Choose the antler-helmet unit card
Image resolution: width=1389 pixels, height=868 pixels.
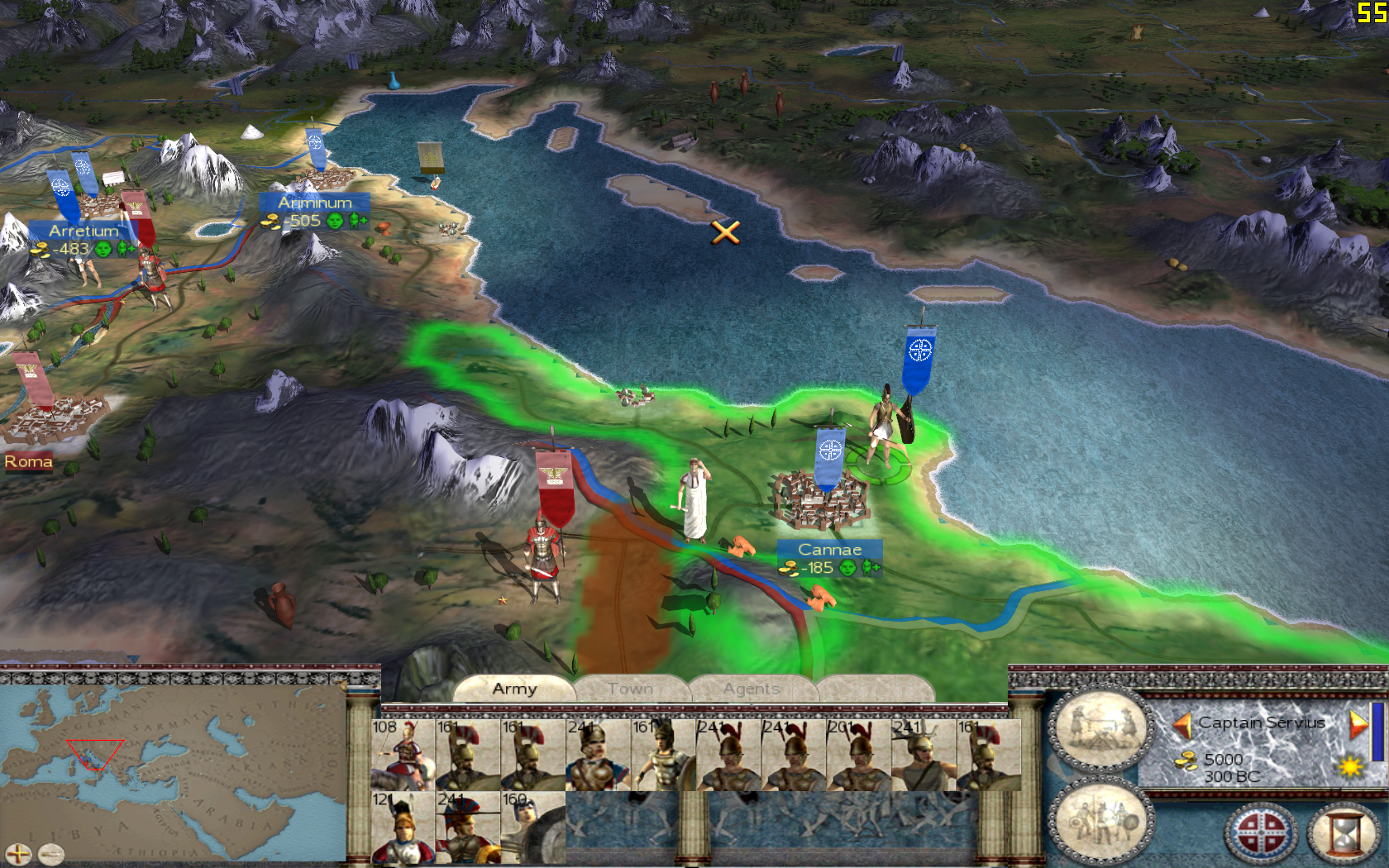[924, 755]
